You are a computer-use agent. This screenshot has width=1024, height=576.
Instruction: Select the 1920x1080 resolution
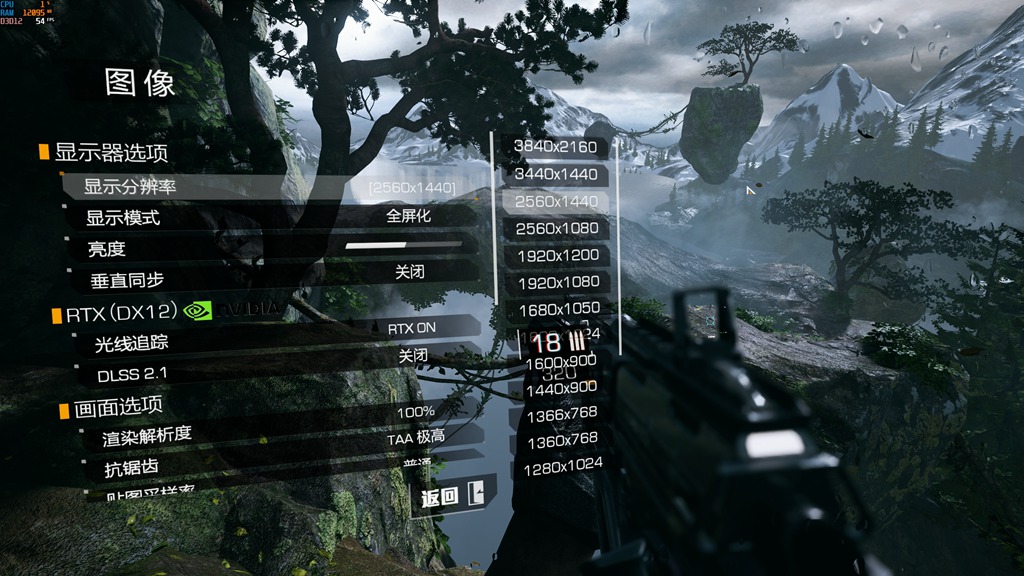point(555,282)
